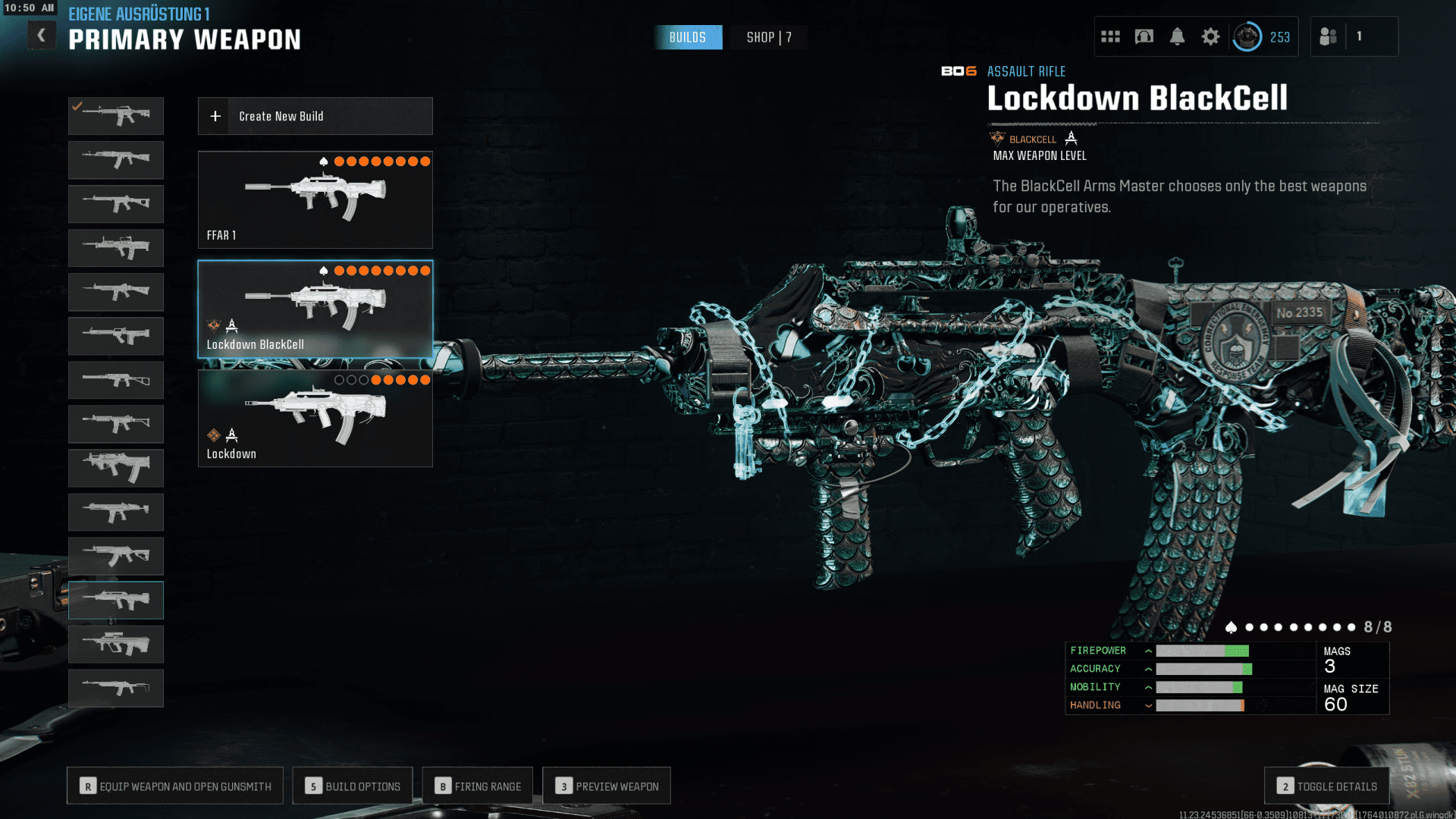Select the checkmarked first weapon thumbnail

click(x=116, y=116)
